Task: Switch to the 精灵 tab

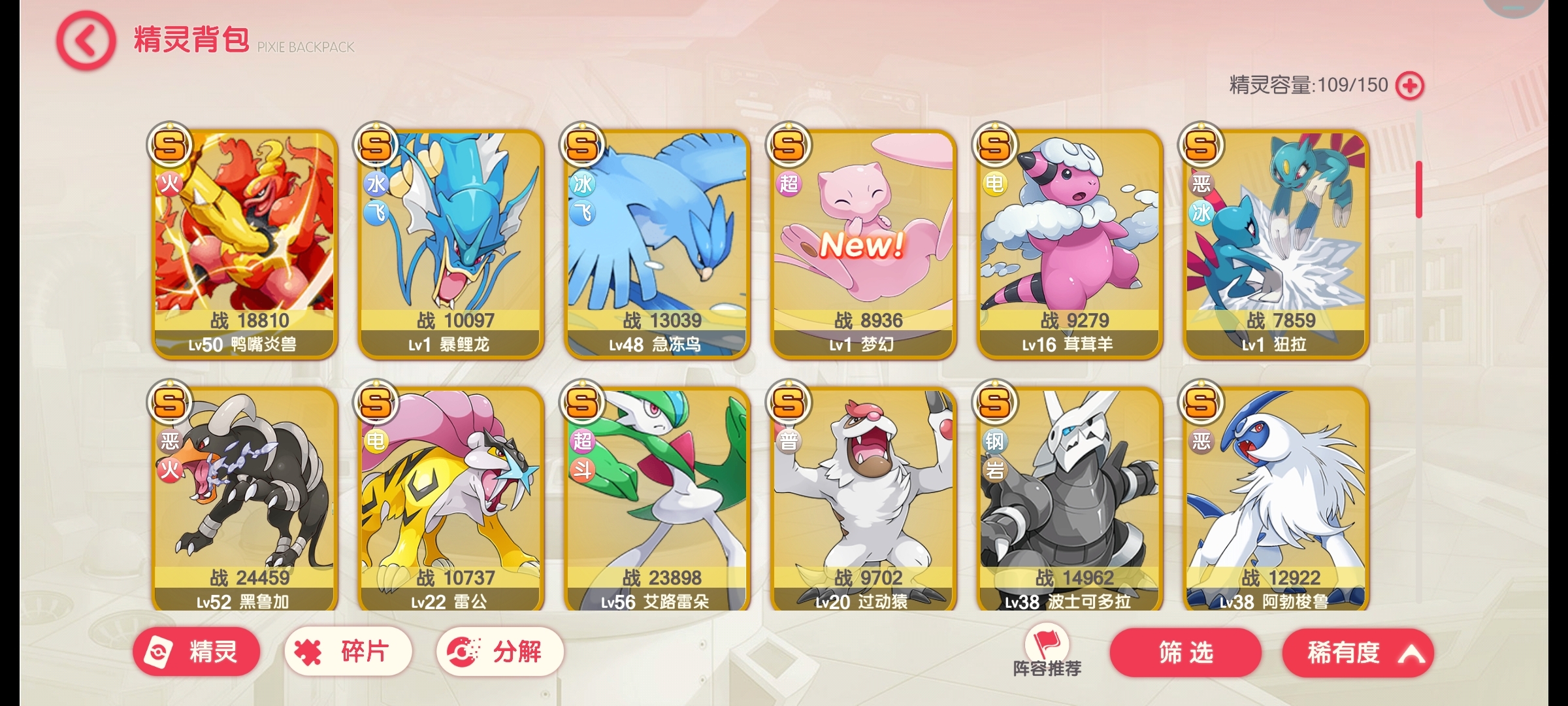Action: [x=196, y=652]
